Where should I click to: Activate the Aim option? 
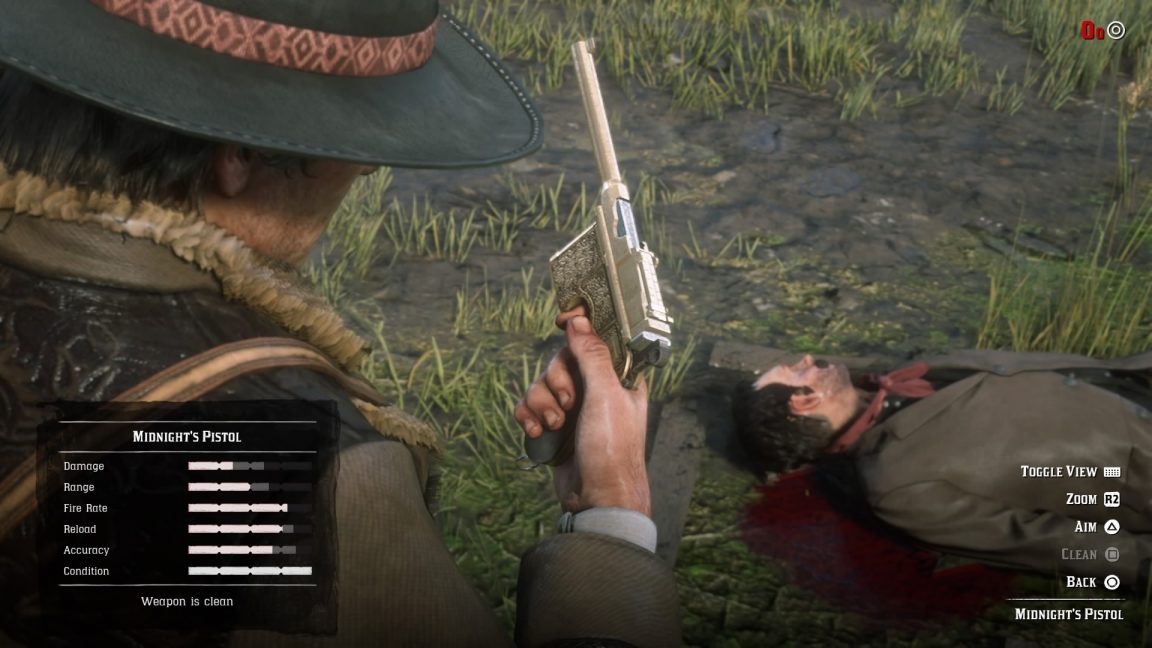1096,527
